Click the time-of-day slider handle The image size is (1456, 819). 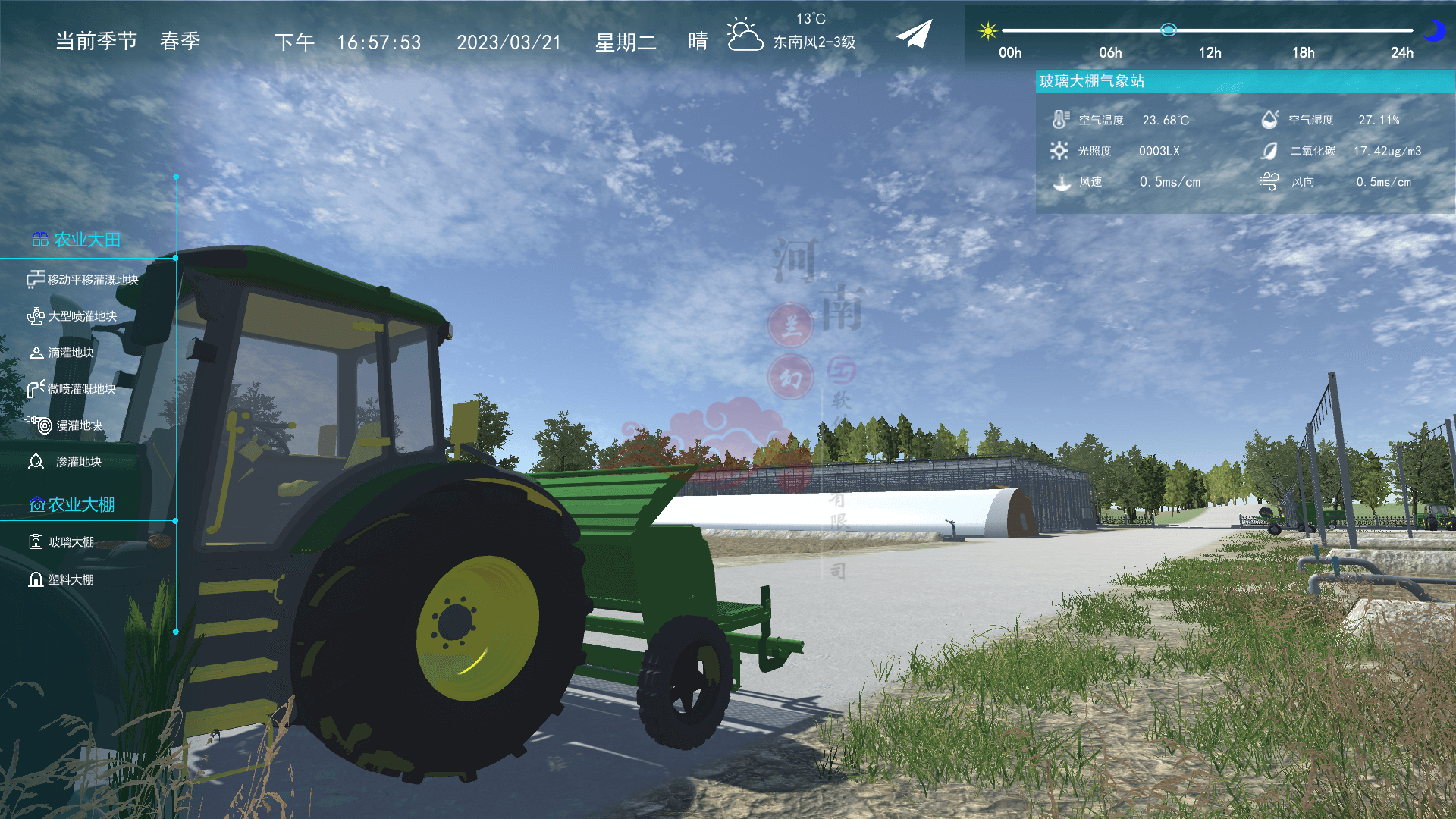(x=1168, y=30)
